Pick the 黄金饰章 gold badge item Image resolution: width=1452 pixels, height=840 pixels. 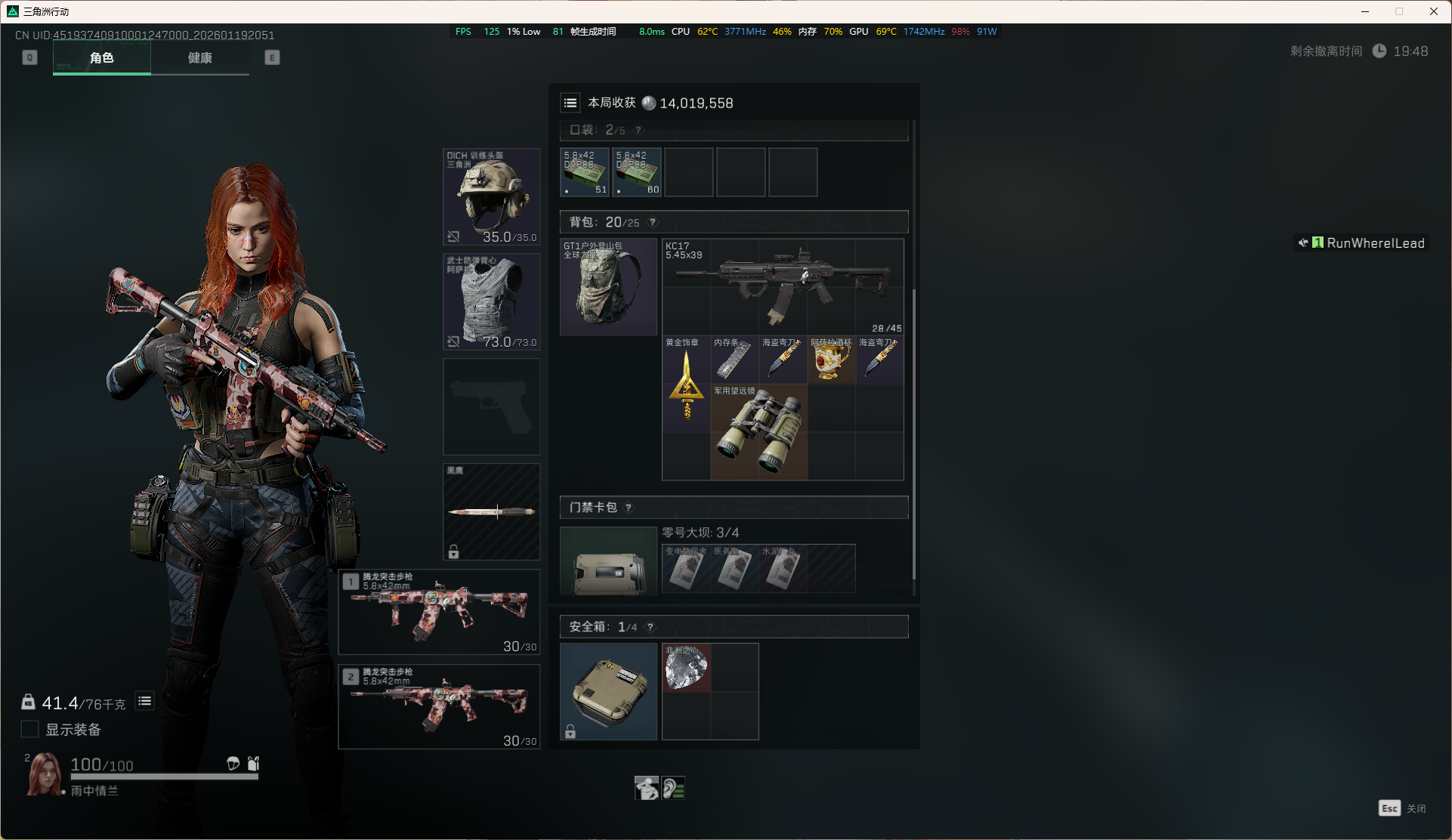pyautogui.click(x=686, y=384)
